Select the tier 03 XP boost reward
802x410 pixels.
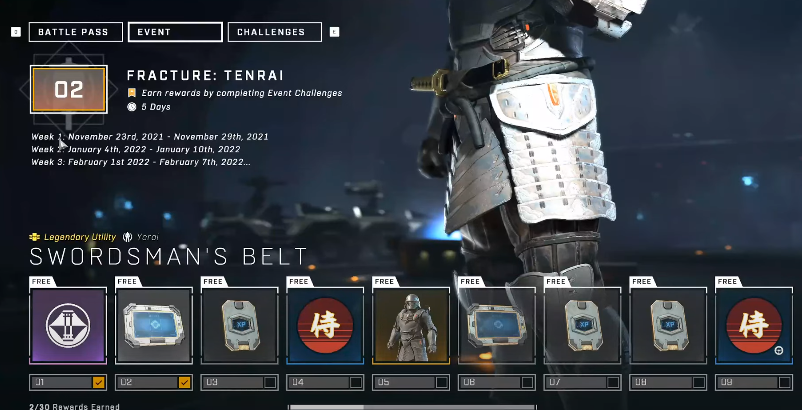240,326
